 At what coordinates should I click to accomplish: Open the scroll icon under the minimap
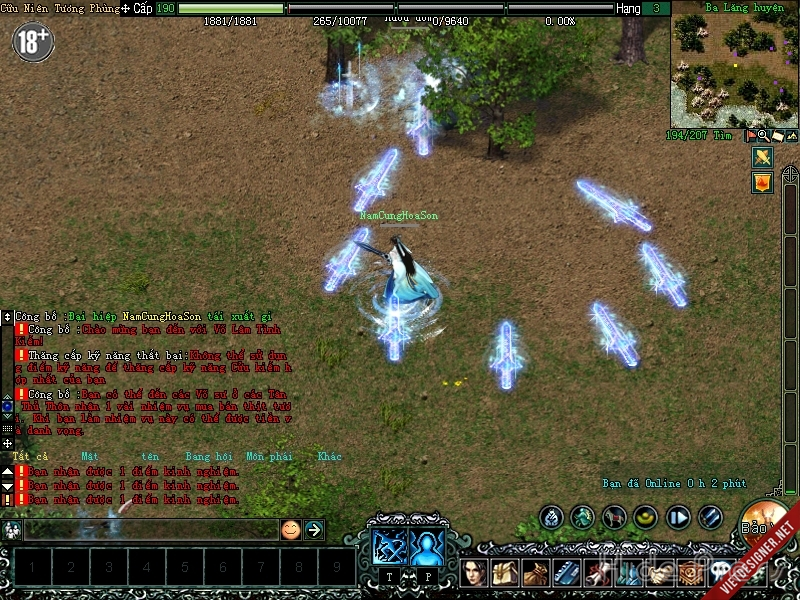776,135
